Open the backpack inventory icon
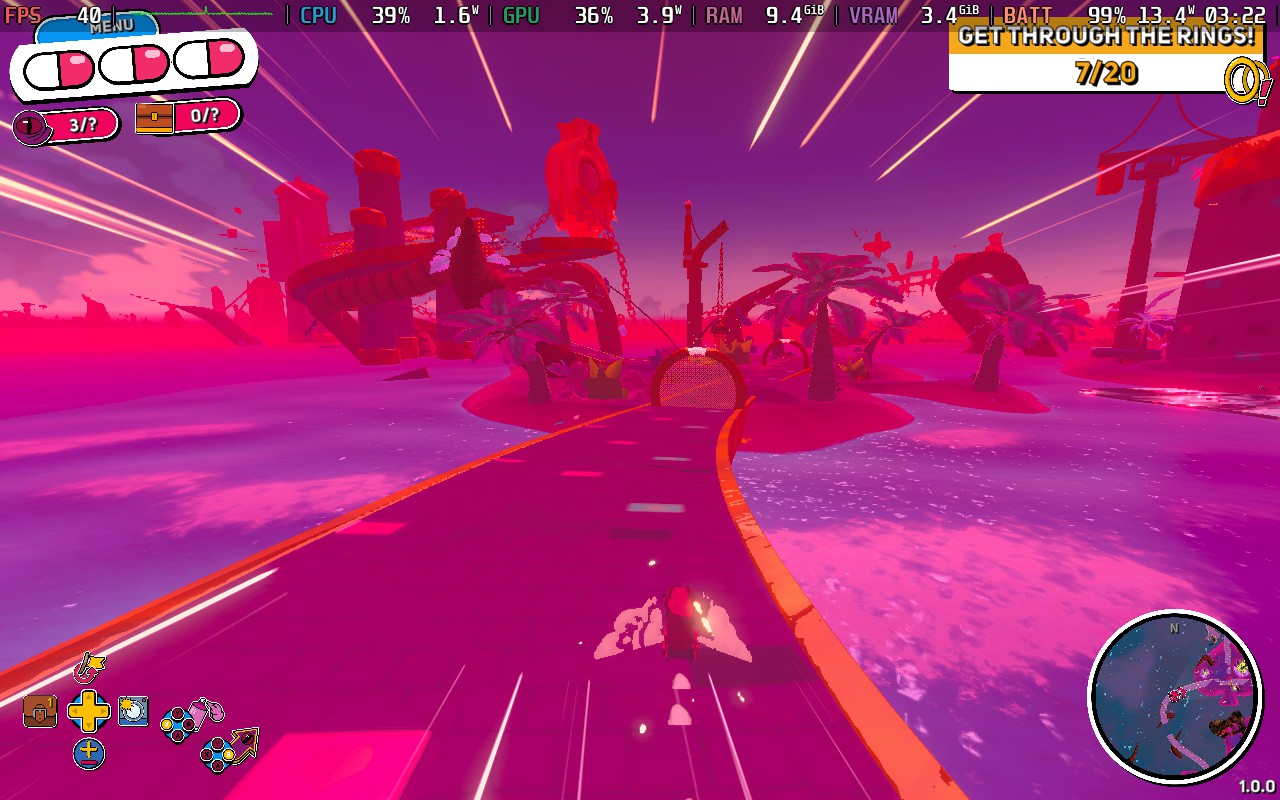Image resolution: width=1280 pixels, height=800 pixels. point(40,710)
